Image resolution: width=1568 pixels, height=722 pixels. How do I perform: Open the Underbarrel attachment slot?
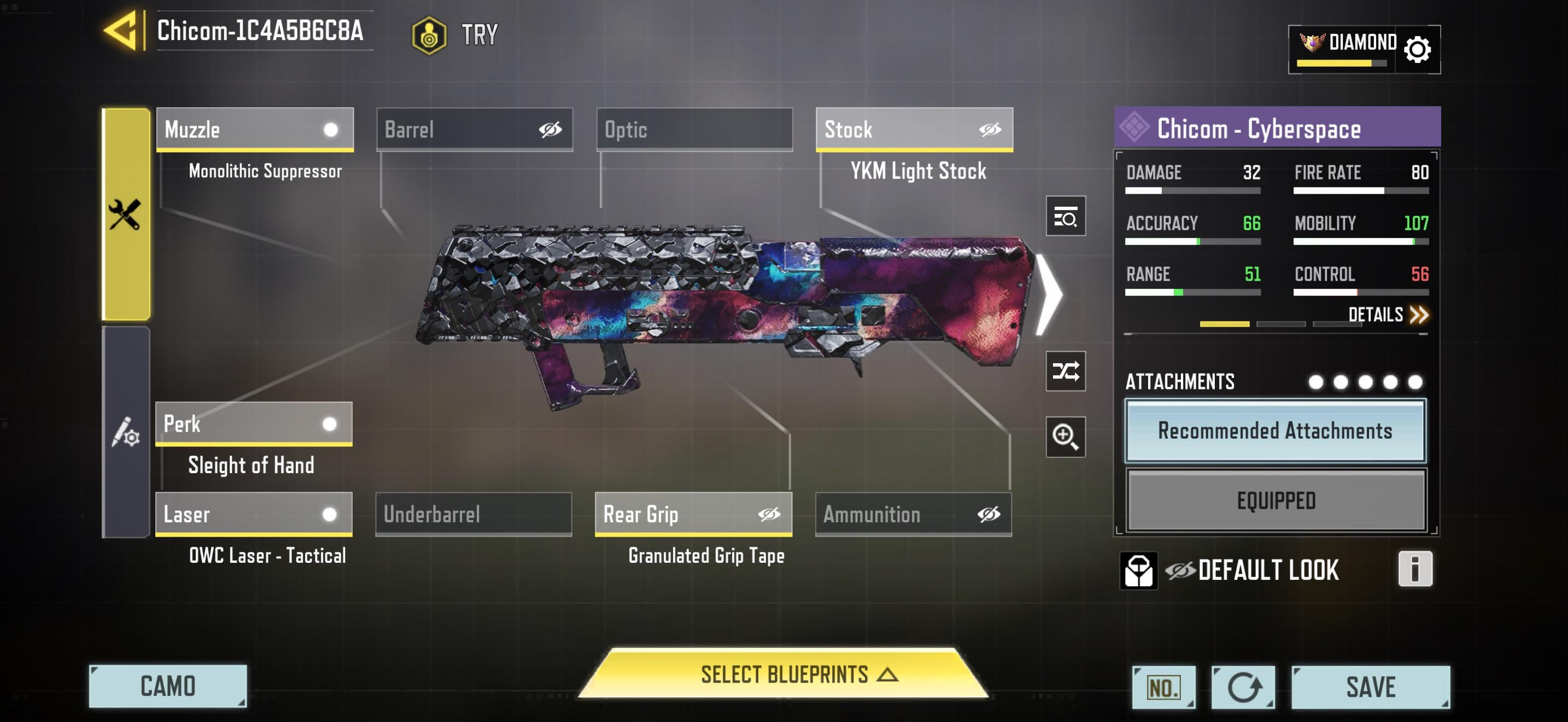pyautogui.click(x=473, y=514)
